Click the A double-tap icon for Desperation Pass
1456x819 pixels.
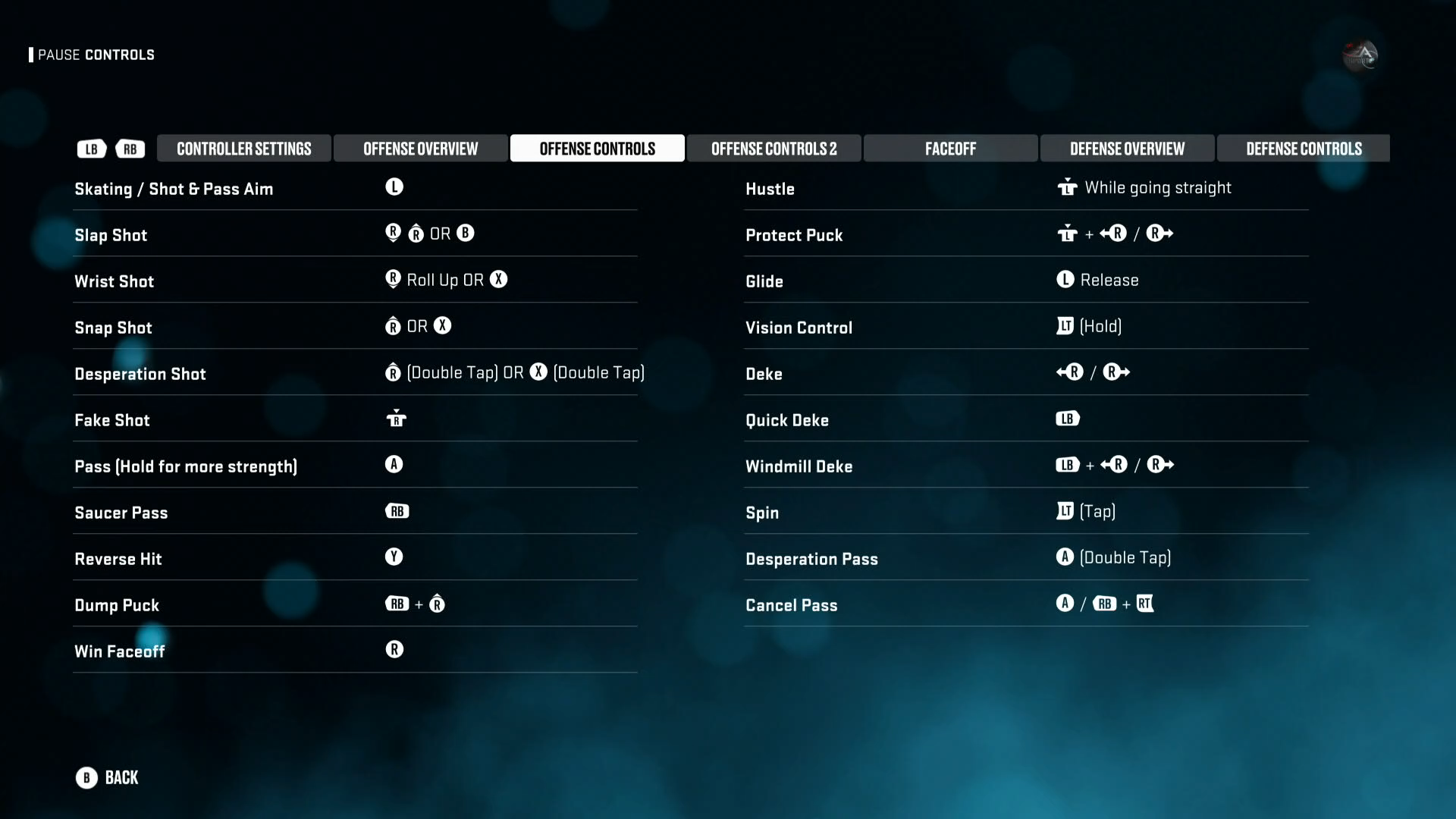click(1065, 557)
